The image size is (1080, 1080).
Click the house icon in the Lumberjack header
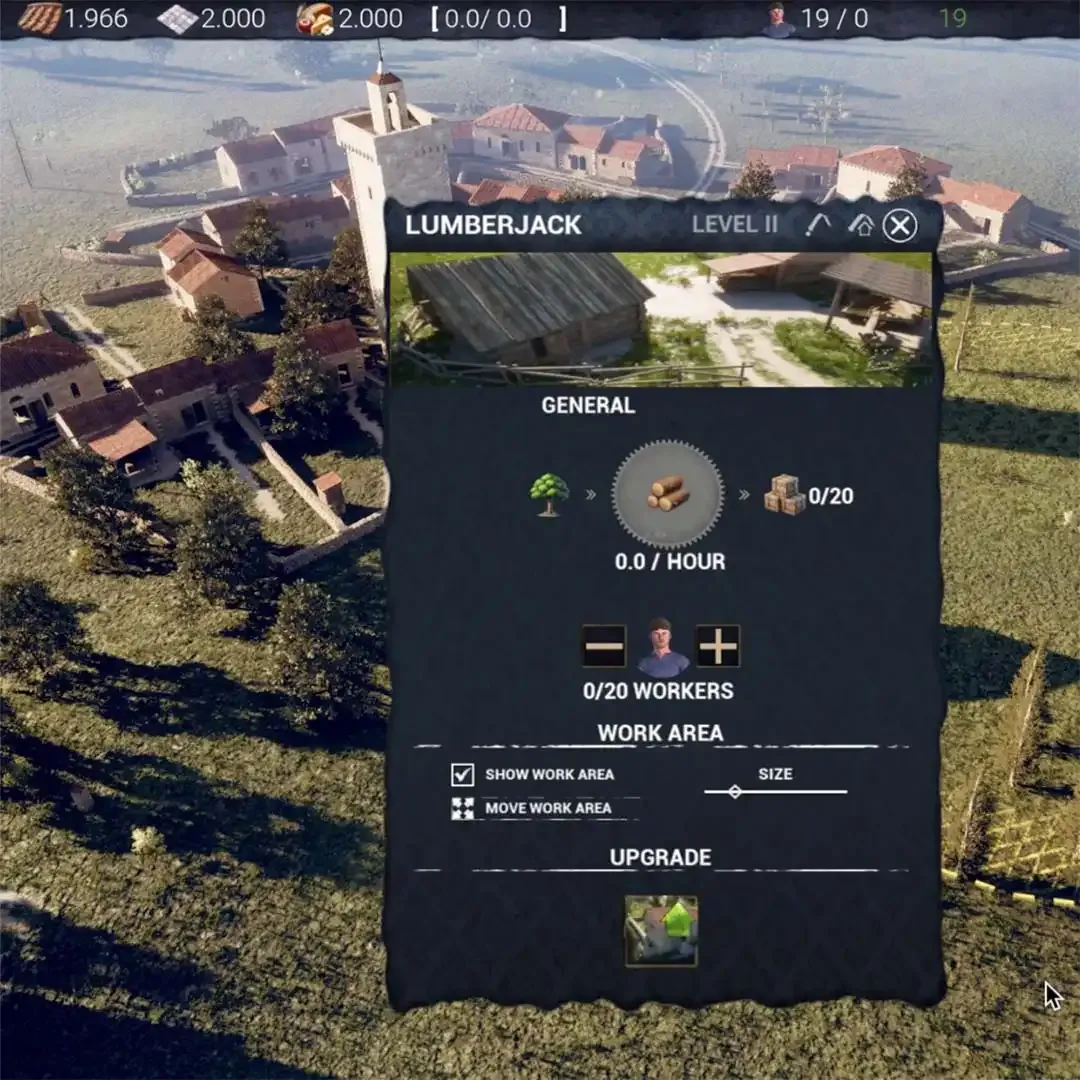[860, 226]
